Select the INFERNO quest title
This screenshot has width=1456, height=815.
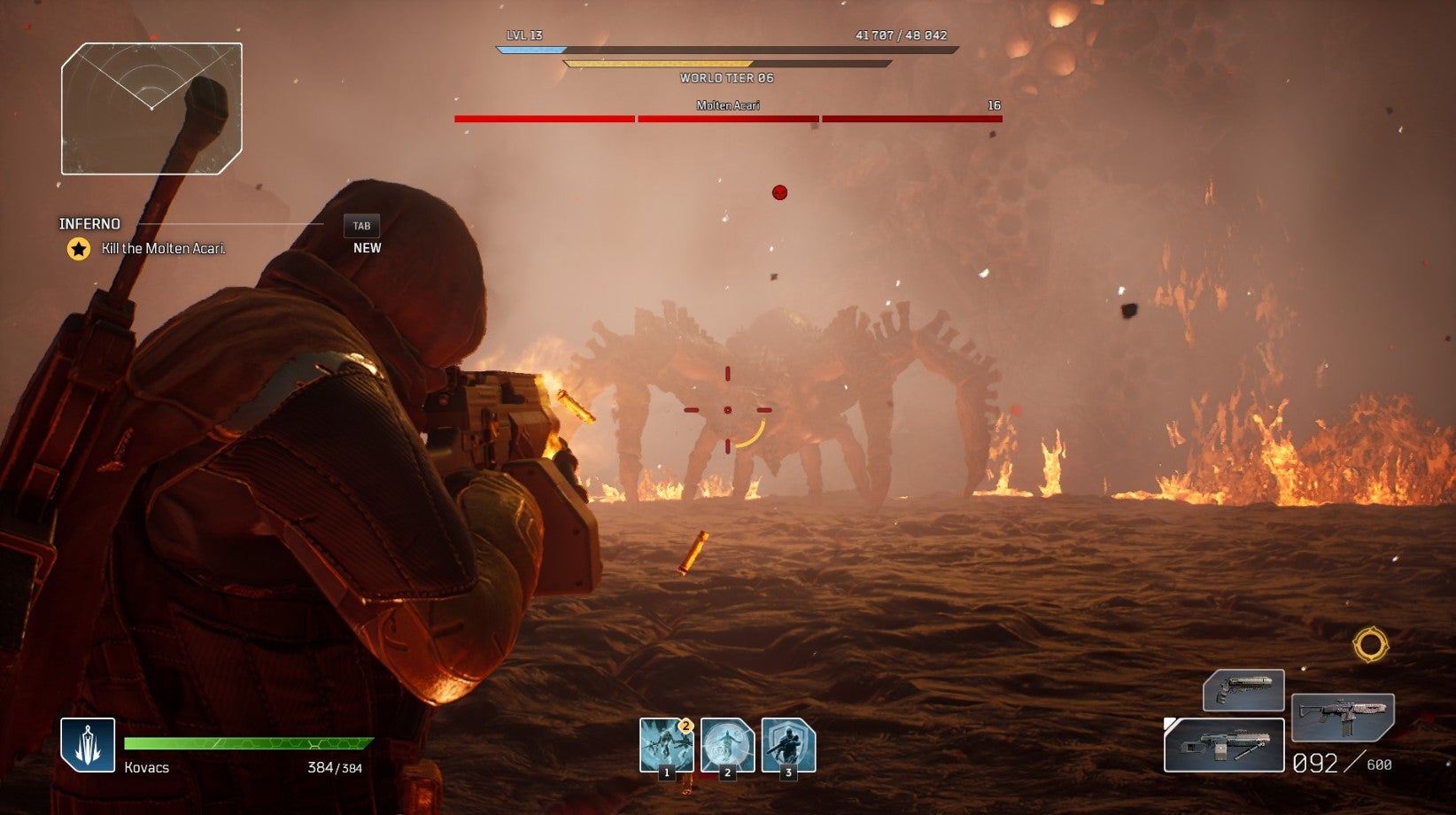click(x=90, y=224)
